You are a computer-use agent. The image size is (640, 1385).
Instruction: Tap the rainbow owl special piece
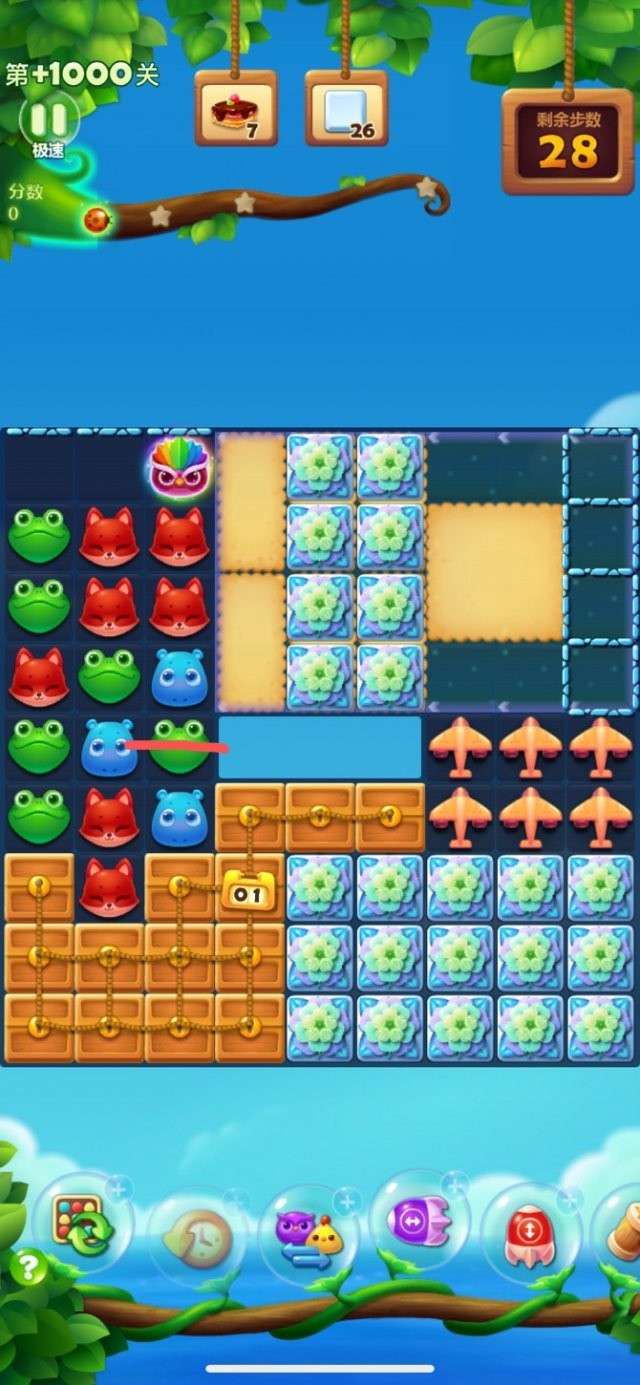pos(180,467)
